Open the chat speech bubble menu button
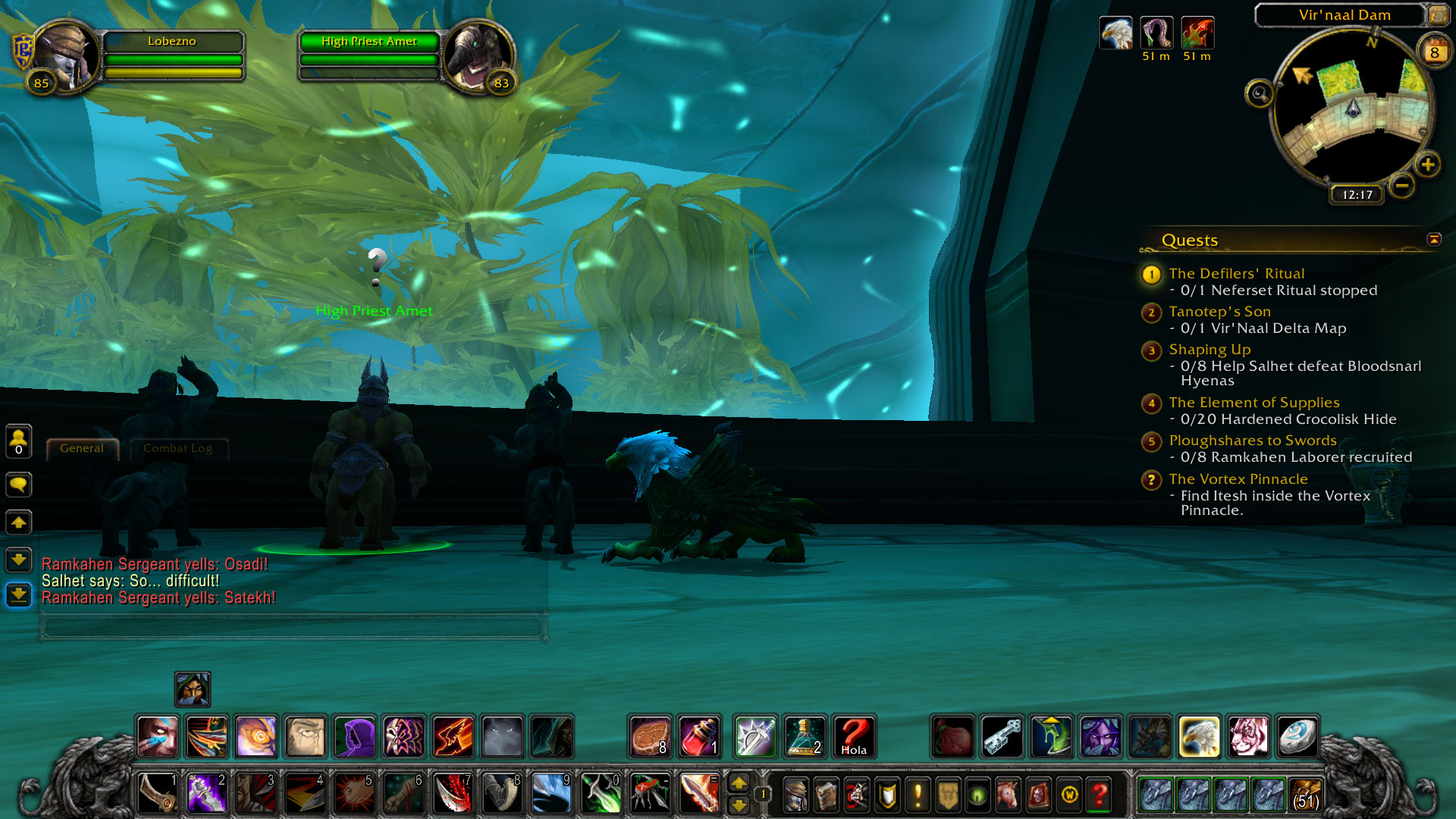Viewport: 1456px width, 819px height. pos(19,485)
